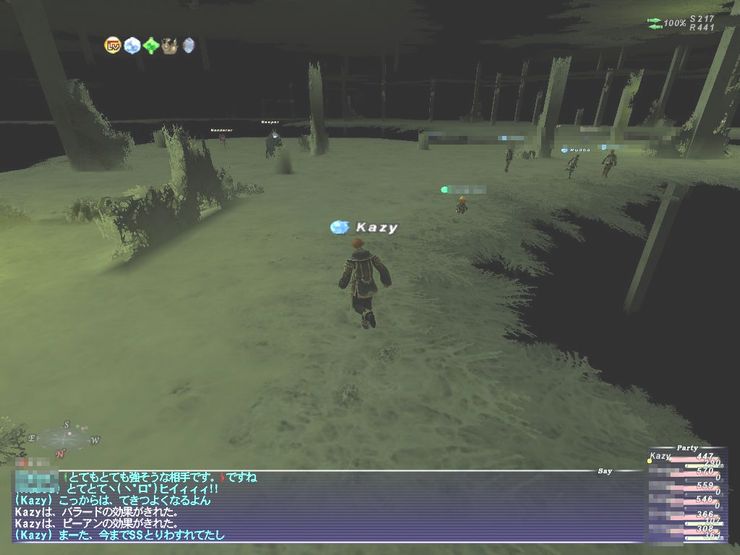Screen dimensions: 740x555
Task: Select Kazy in the party list
Action: coord(662,457)
